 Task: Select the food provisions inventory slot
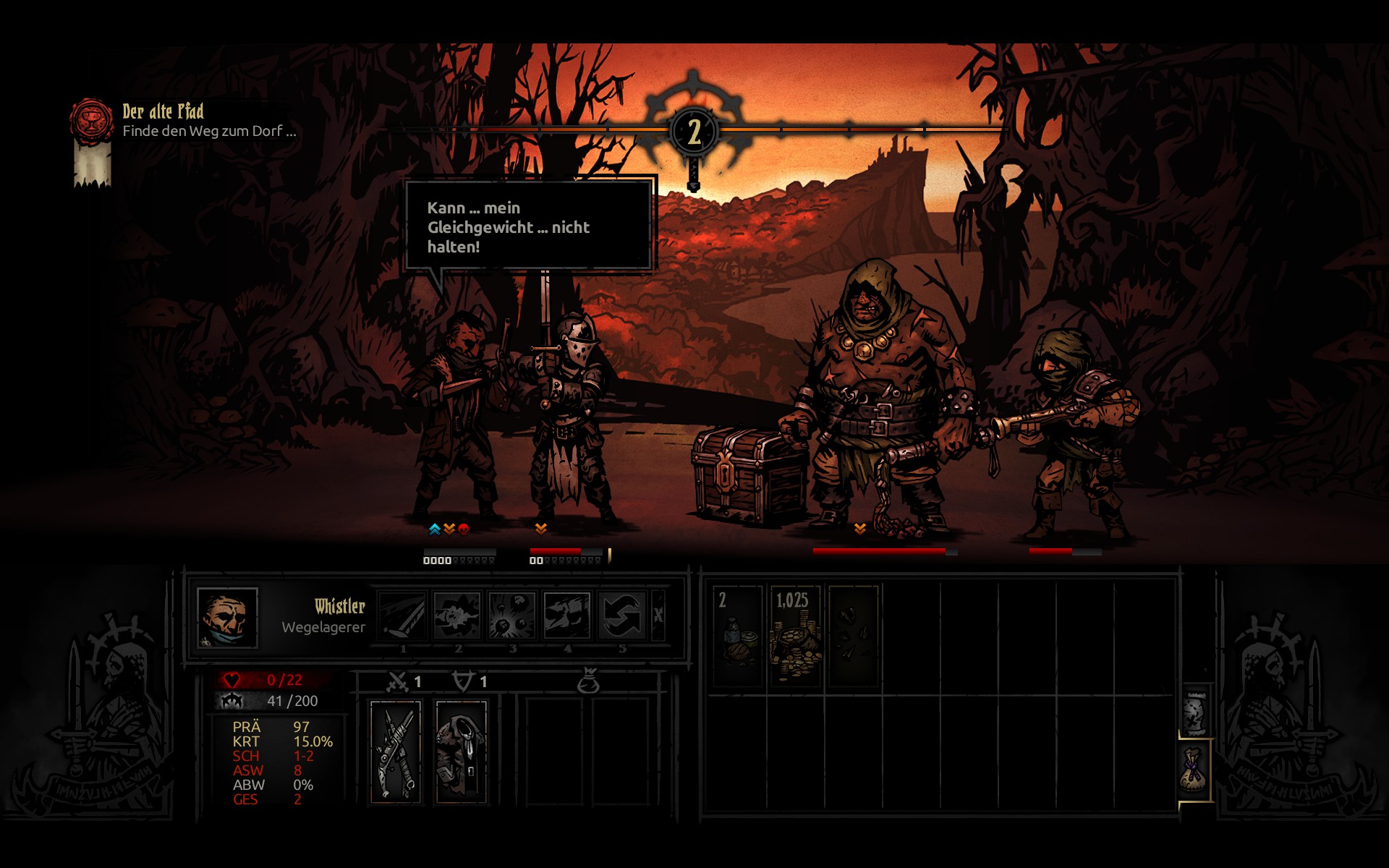[x=738, y=637]
